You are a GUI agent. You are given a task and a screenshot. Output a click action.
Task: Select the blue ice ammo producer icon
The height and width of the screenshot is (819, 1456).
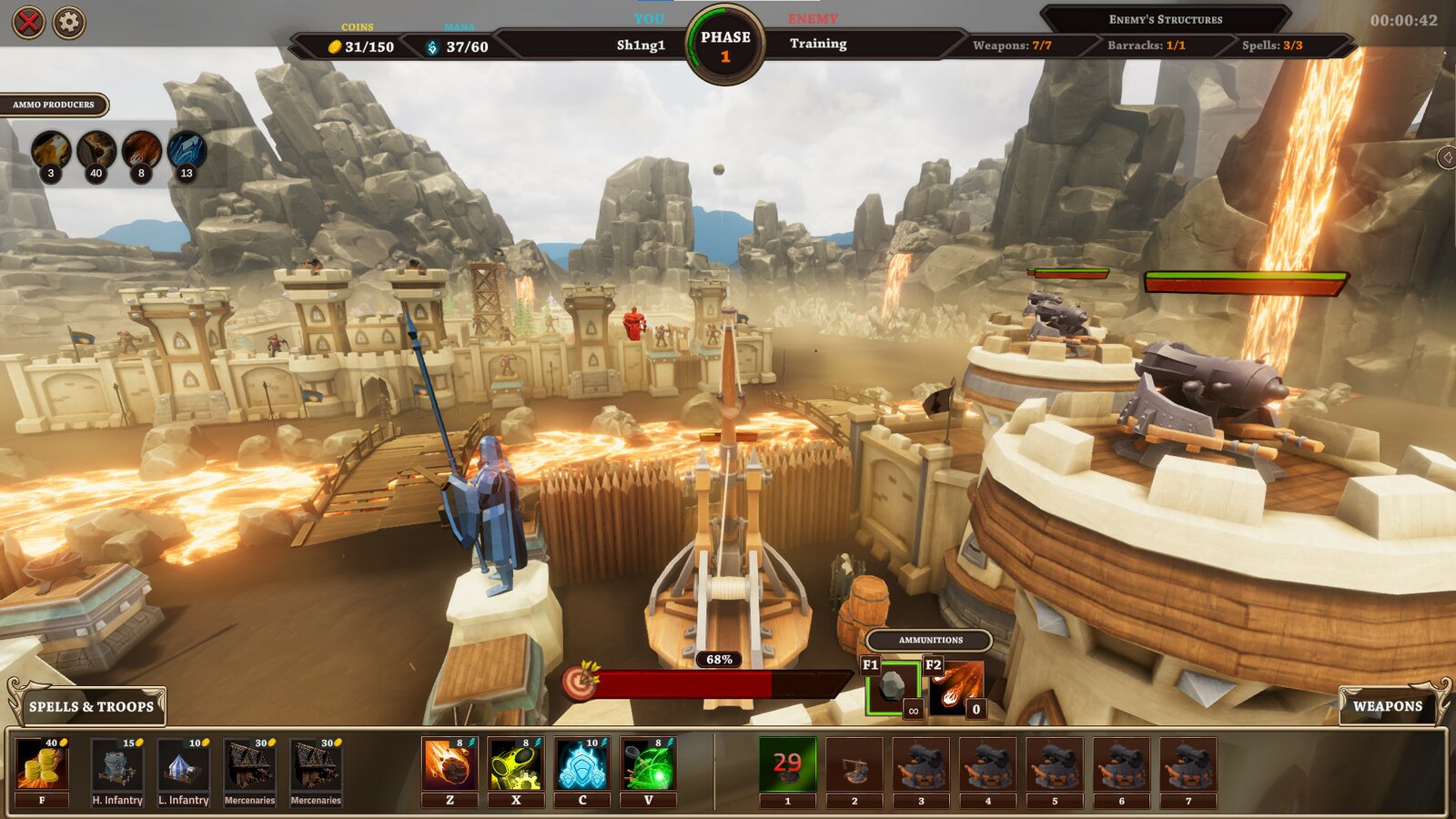(x=187, y=151)
